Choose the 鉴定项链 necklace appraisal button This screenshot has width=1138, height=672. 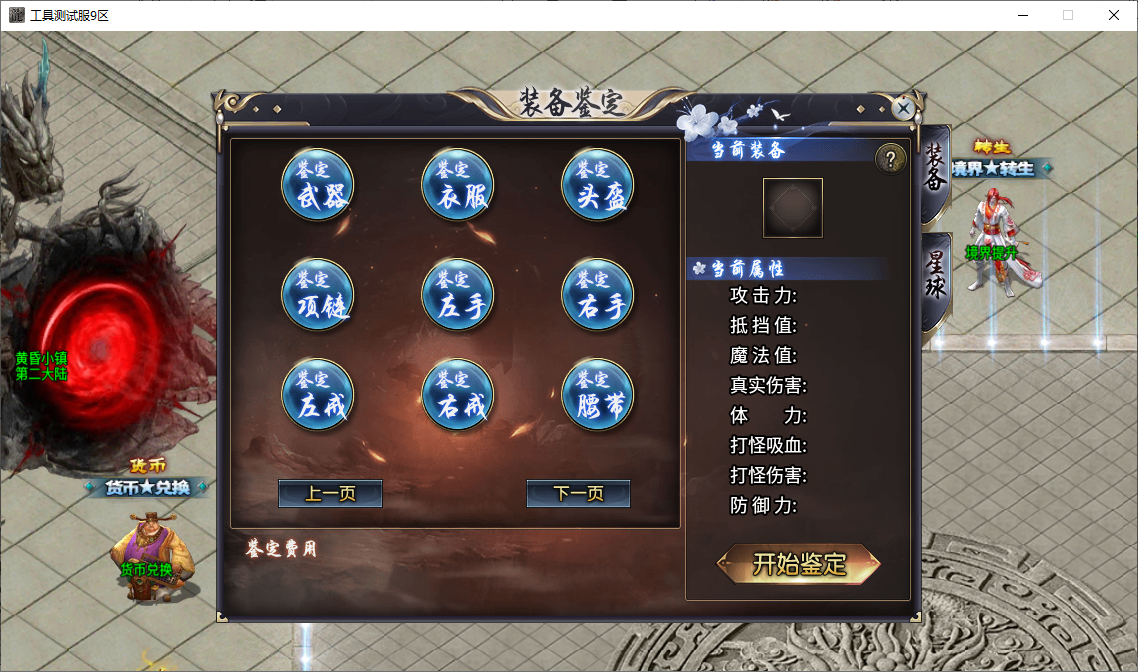318,295
